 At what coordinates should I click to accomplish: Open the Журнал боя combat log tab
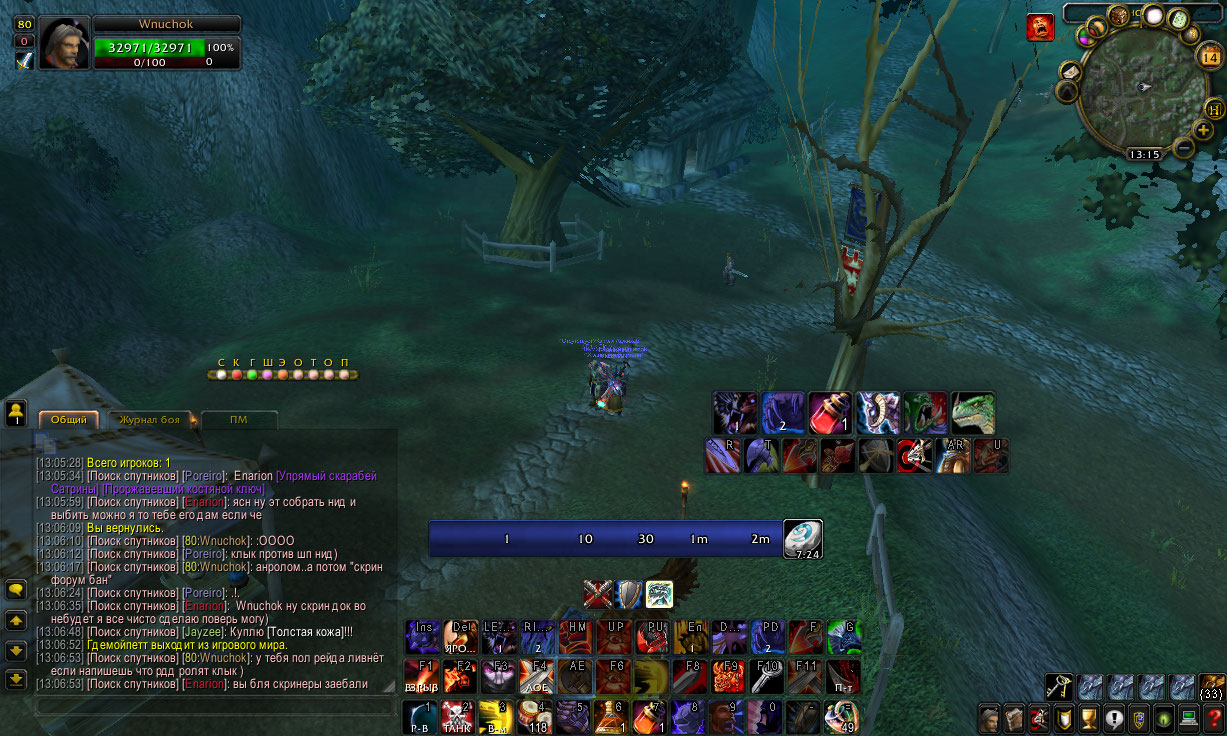pyautogui.click(x=150, y=420)
